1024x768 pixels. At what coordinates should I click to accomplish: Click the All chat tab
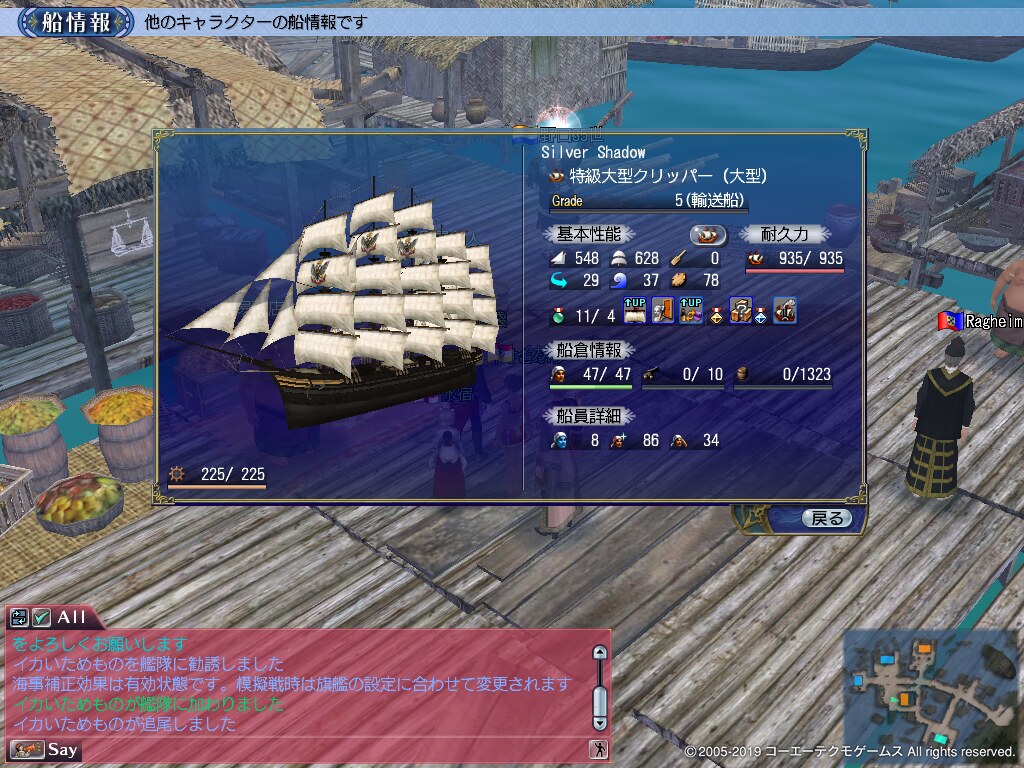71,617
